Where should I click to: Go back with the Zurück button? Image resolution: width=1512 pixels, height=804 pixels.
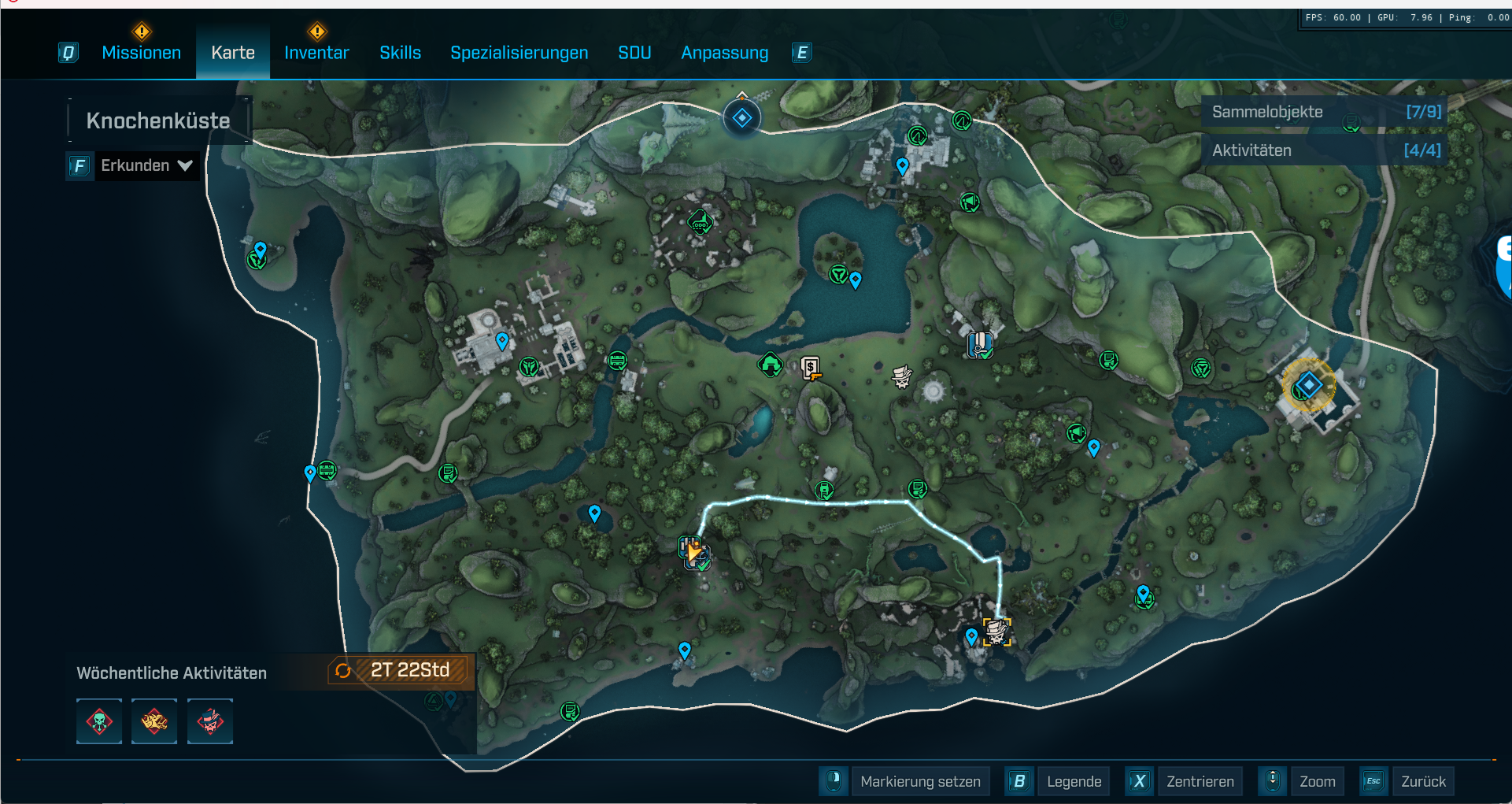pos(1423,781)
